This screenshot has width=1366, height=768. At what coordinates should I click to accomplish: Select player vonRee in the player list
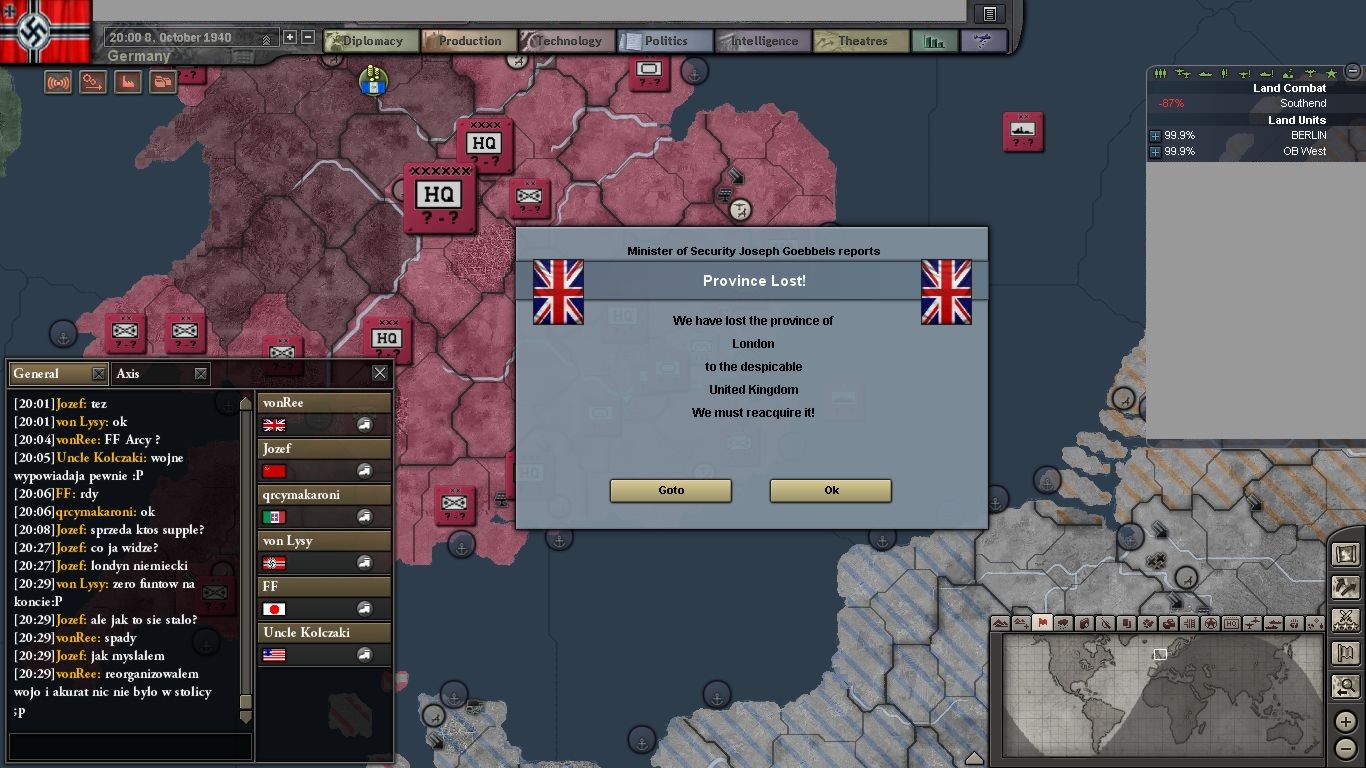point(324,403)
